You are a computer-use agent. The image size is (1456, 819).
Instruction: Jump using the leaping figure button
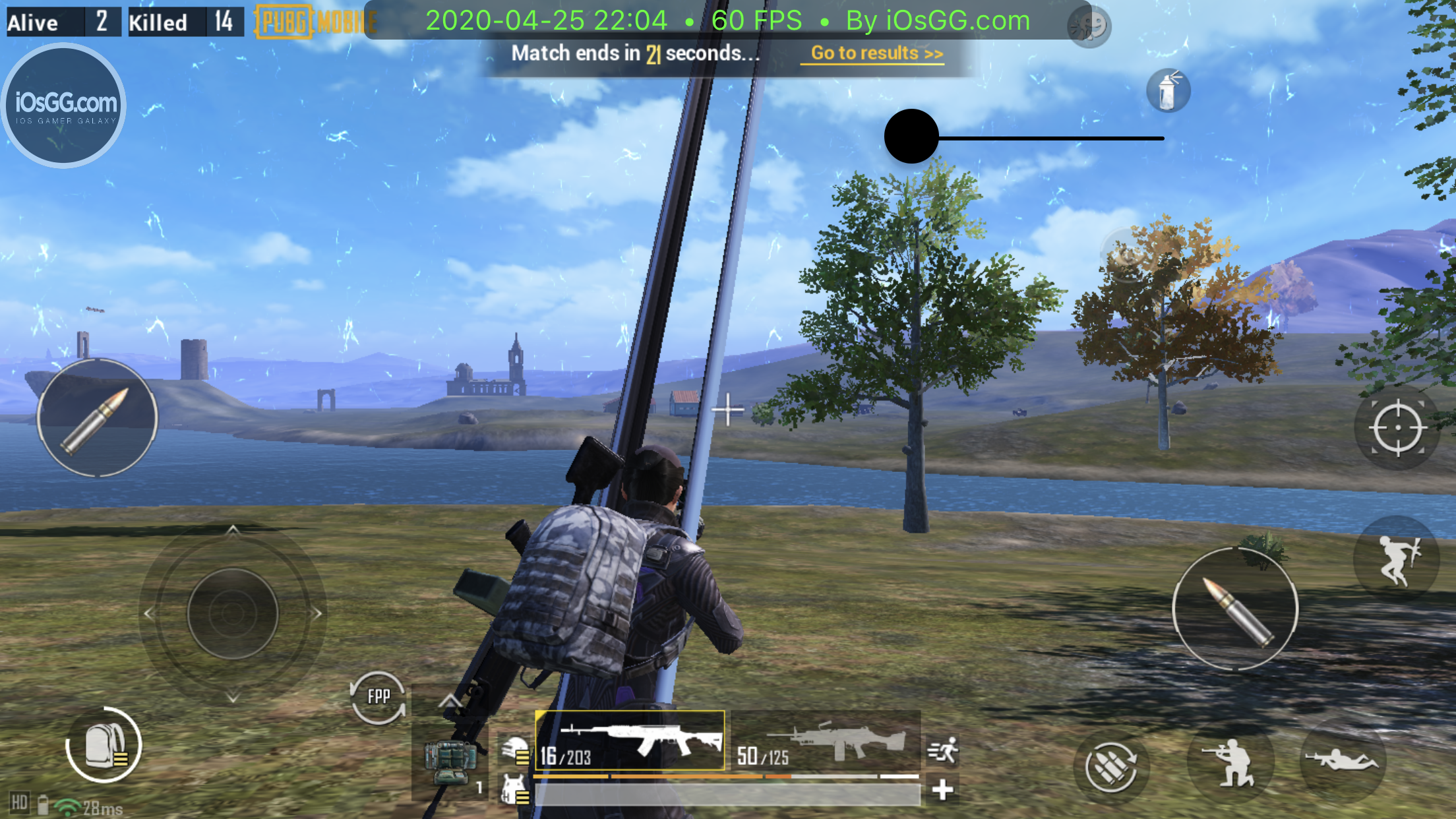pos(1397,559)
